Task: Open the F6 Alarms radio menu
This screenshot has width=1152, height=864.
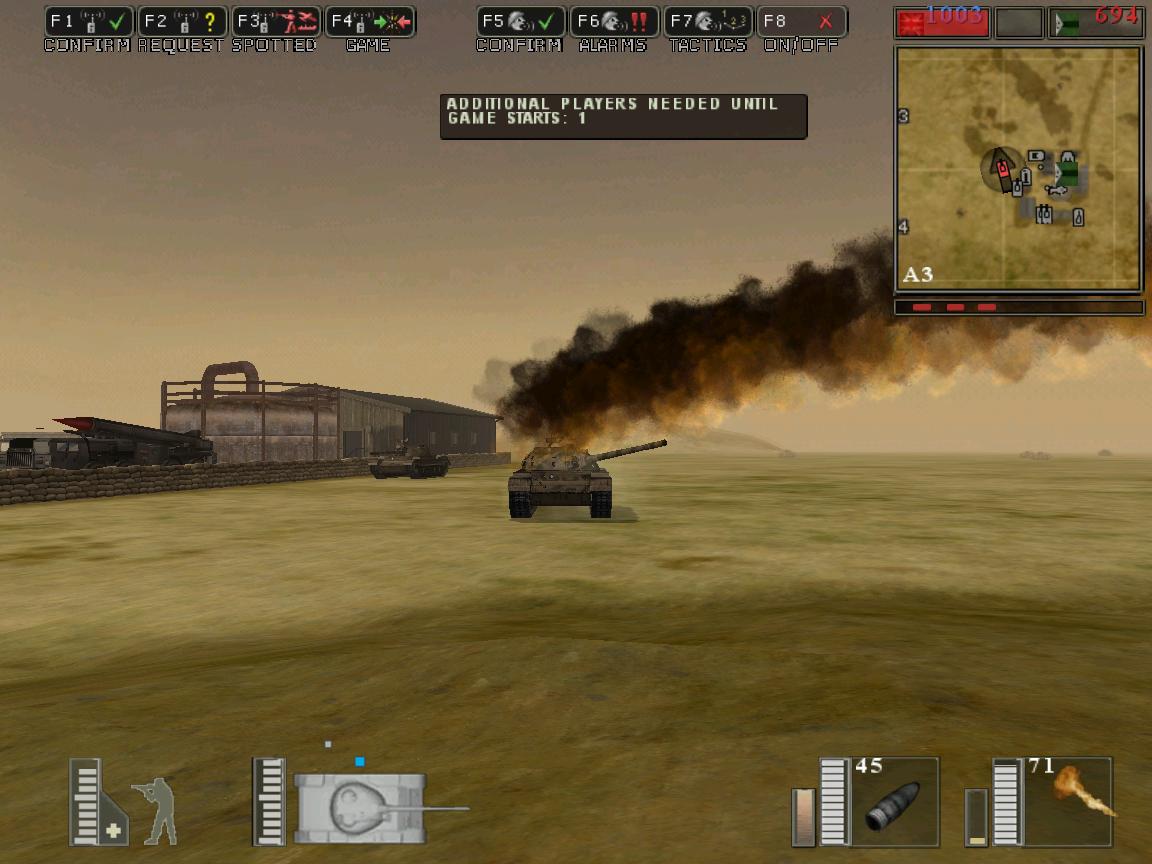Action: click(x=614, y=22)
